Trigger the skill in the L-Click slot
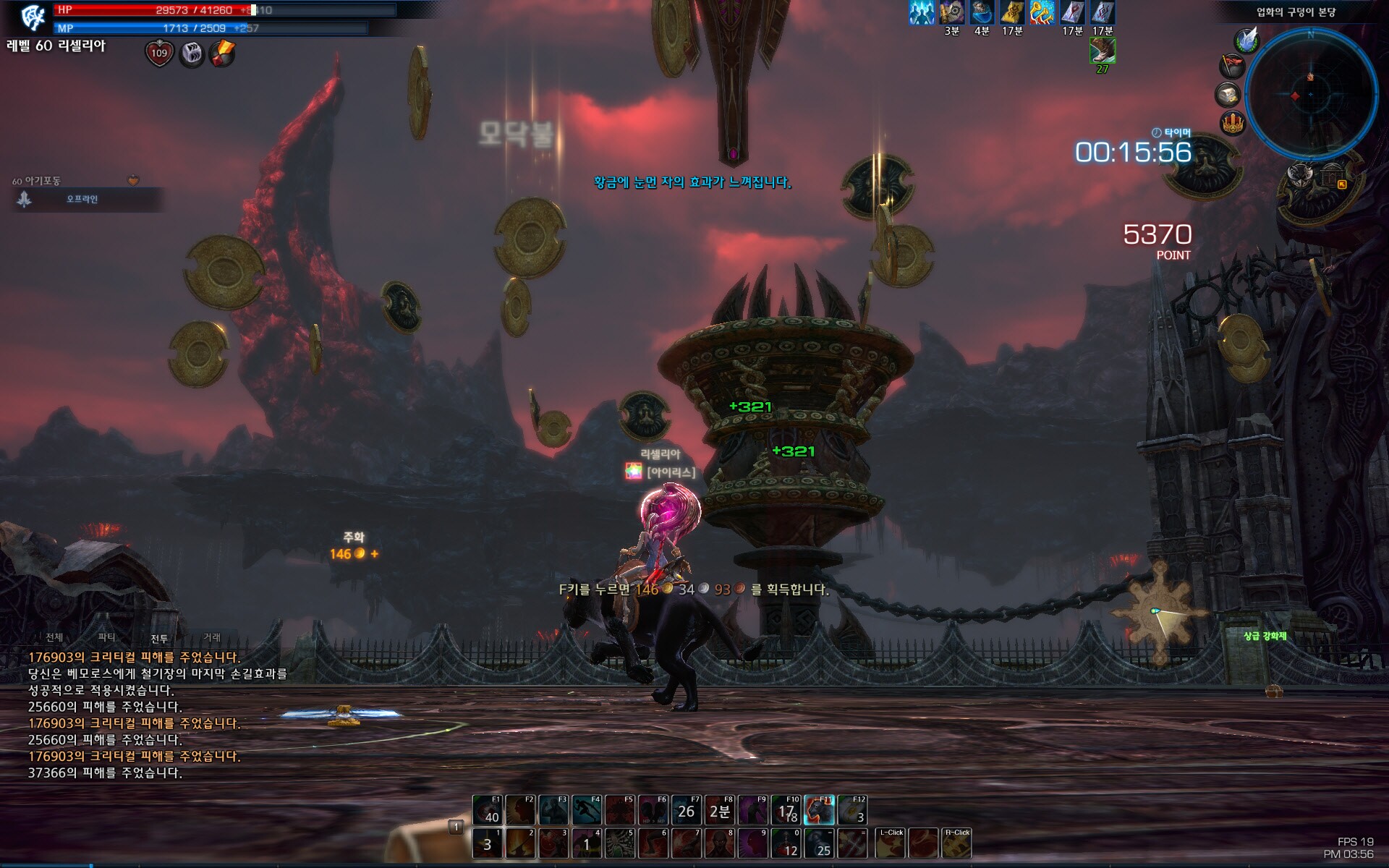 891,843
